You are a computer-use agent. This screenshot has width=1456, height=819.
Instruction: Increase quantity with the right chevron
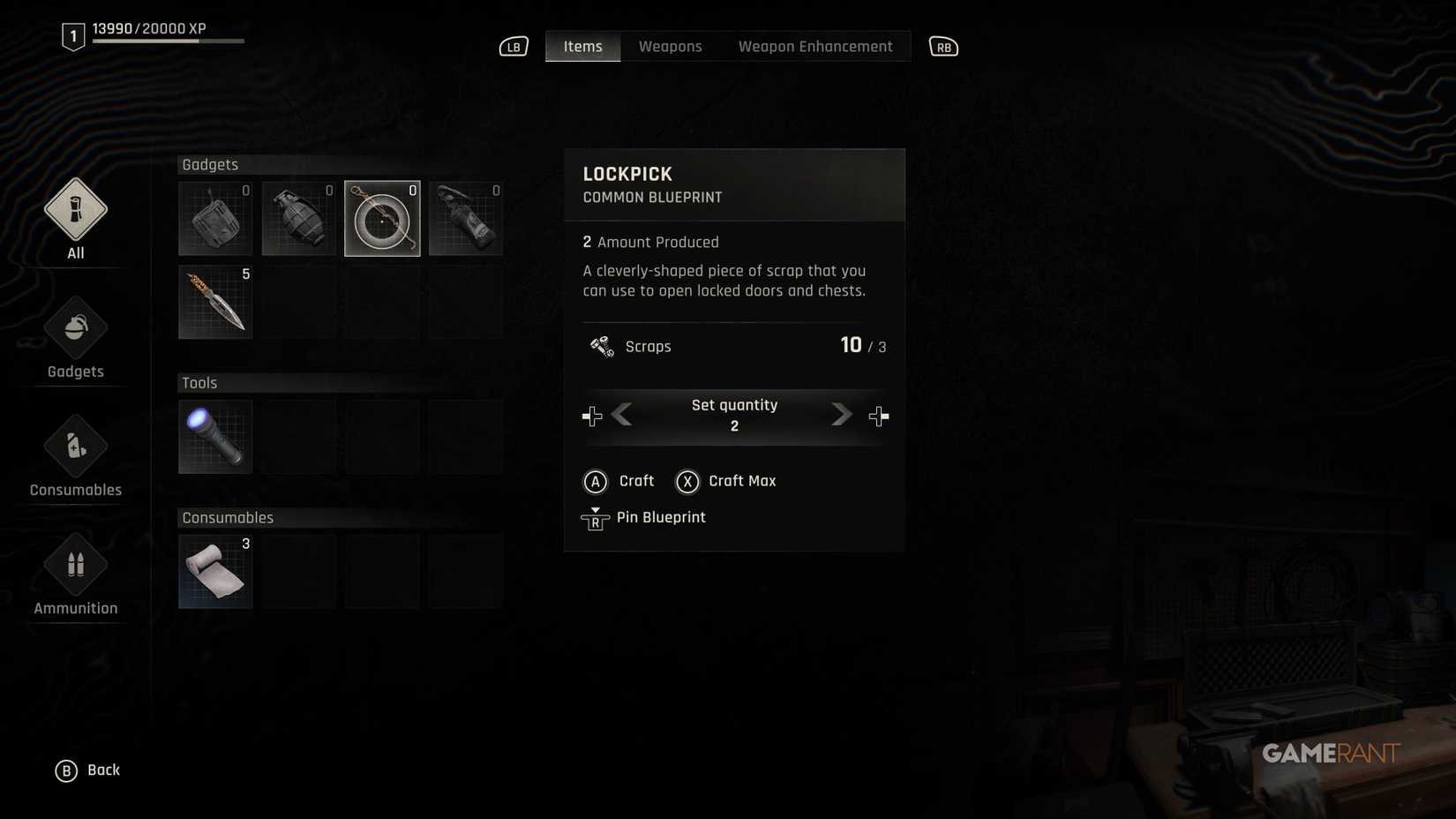840,415
